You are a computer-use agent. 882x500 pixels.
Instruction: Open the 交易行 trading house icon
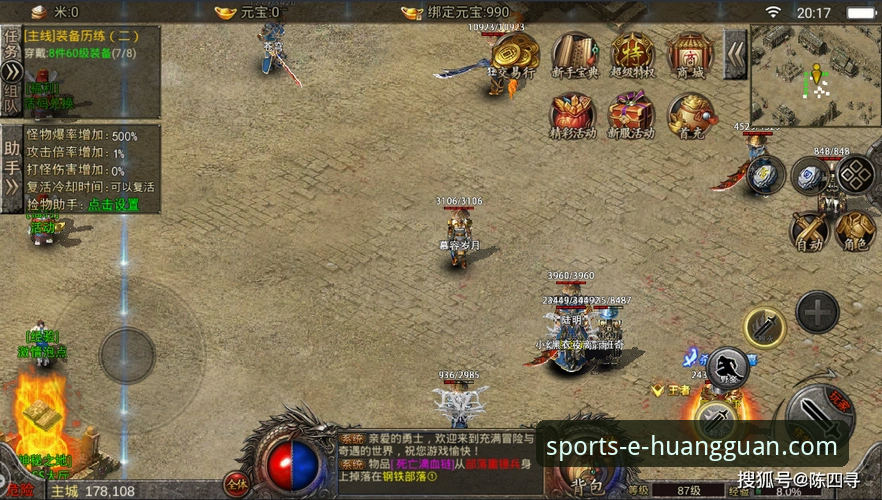514,54
